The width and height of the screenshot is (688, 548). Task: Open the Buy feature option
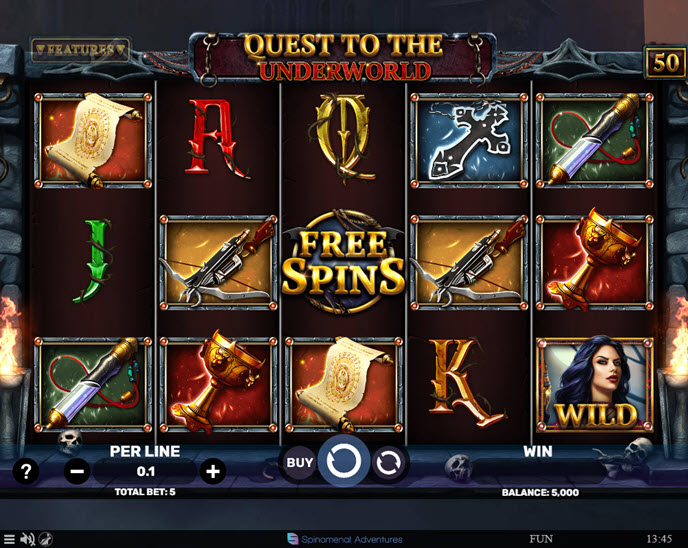click(x=299, y=462)
